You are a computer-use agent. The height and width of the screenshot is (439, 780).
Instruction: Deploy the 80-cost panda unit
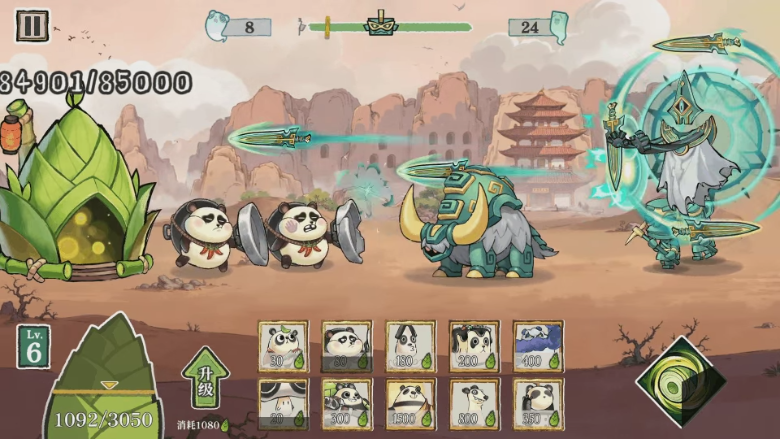(346, 346)
